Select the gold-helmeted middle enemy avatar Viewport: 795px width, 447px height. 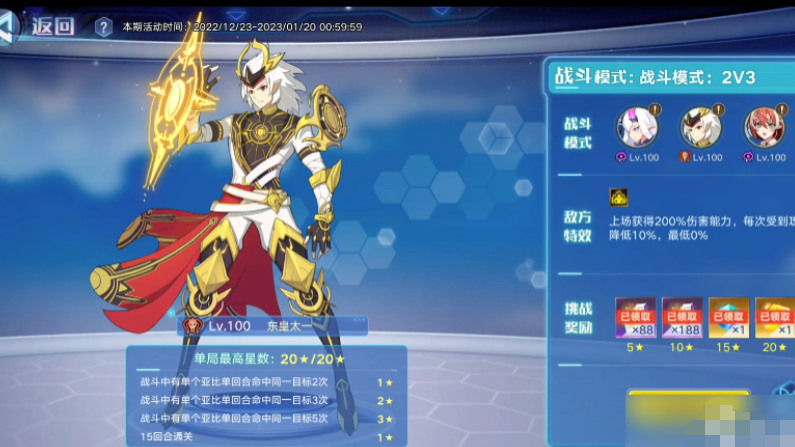coord(701,128)
